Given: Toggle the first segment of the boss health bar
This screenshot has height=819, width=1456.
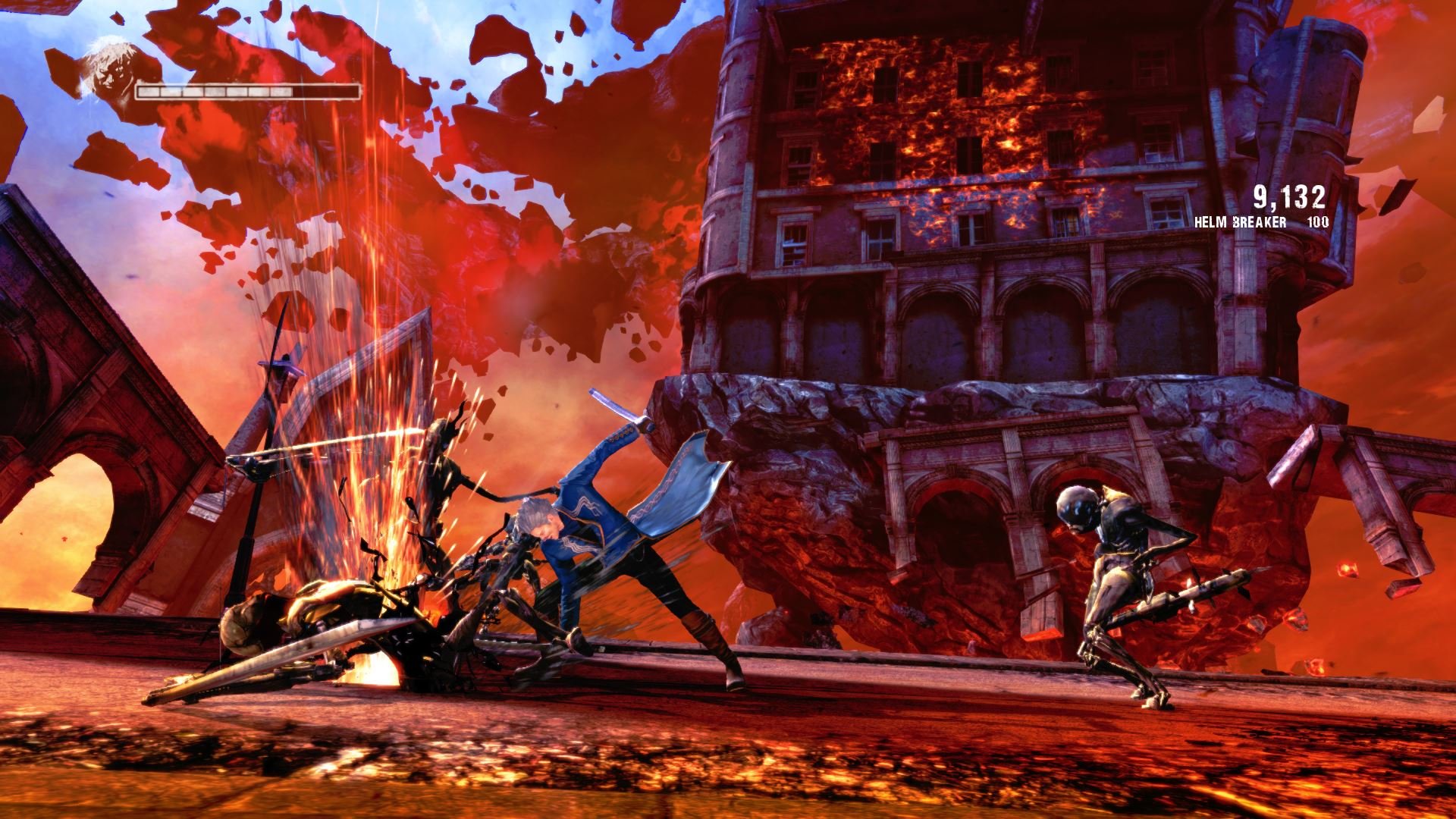Looking at the screenshot, I should pos(148,93).
